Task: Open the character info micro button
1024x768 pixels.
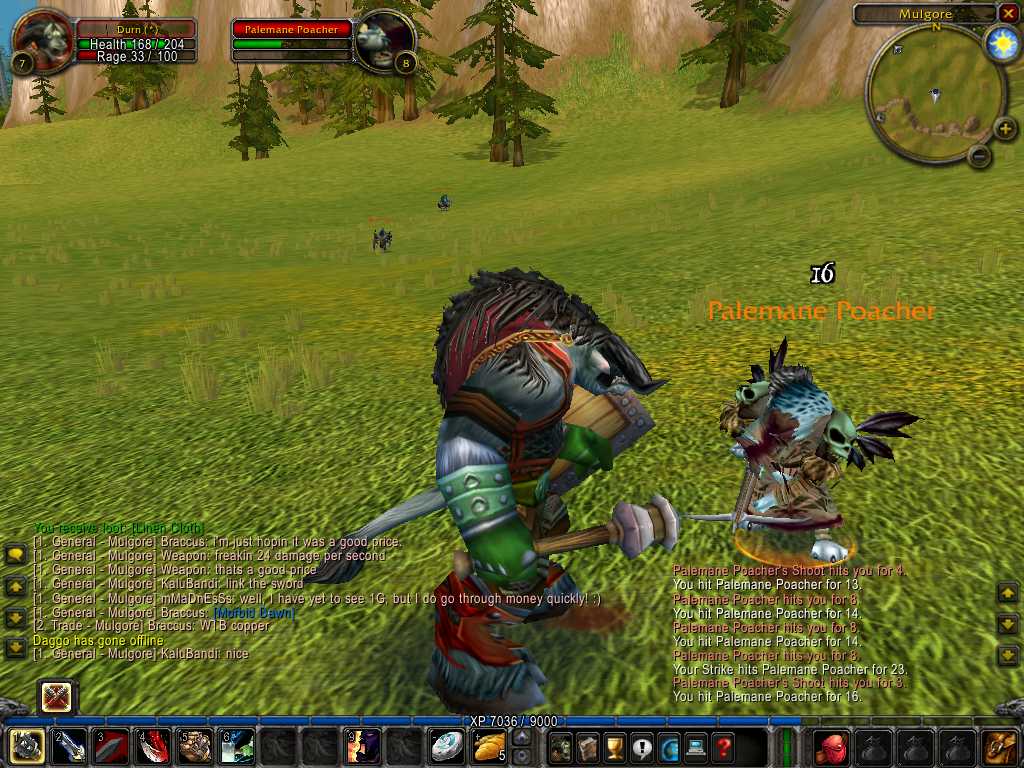Action: 561,747
